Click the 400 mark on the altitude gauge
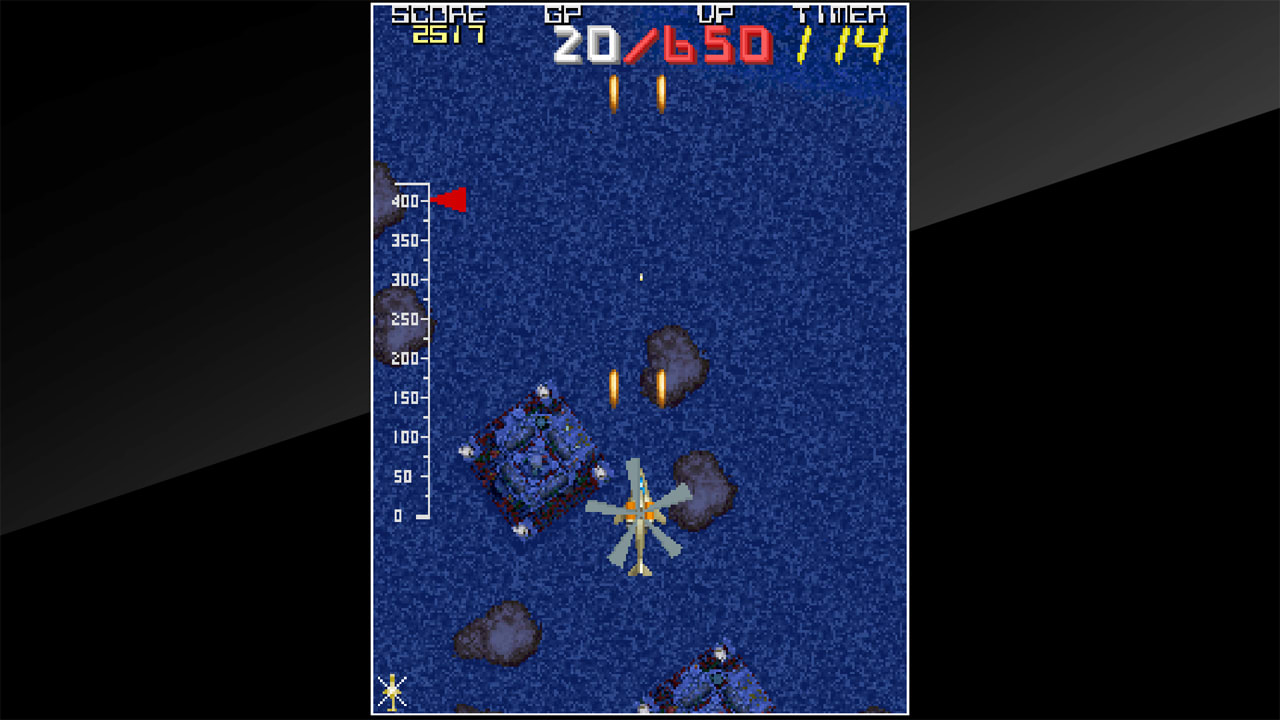 [x=404, y=200]
